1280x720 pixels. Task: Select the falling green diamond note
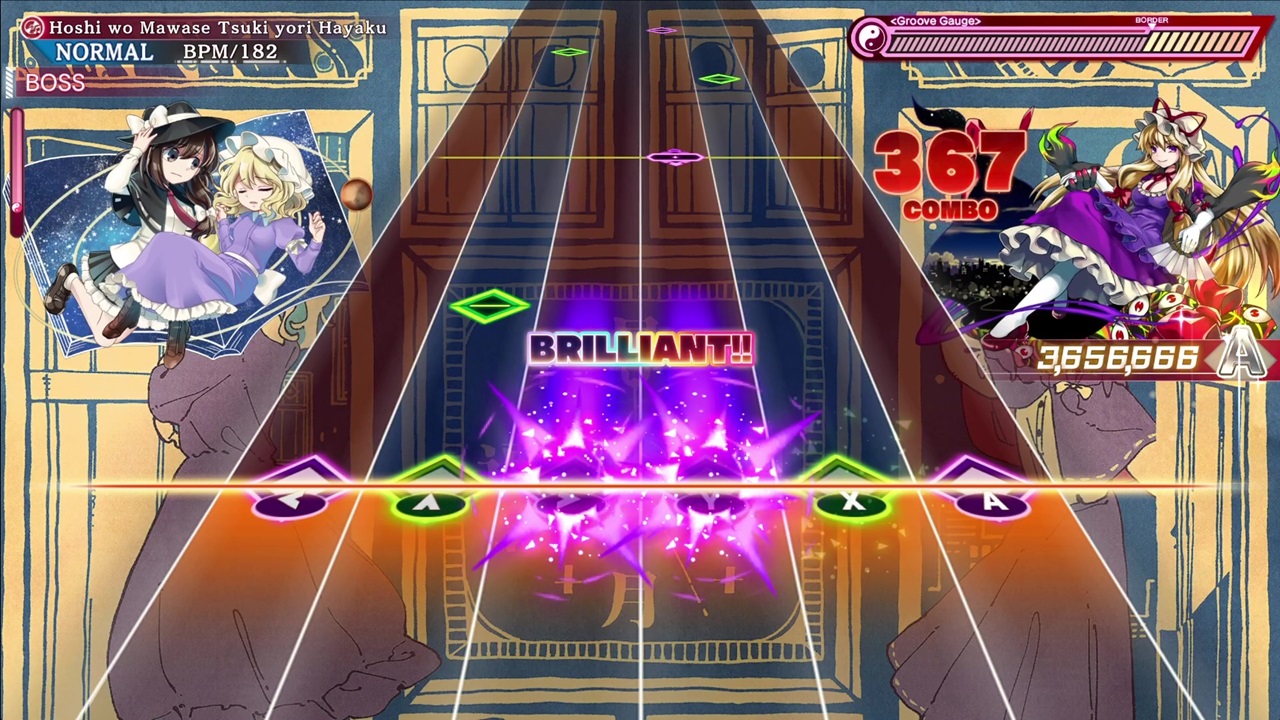pyautogui.click(x=489, y=305)
